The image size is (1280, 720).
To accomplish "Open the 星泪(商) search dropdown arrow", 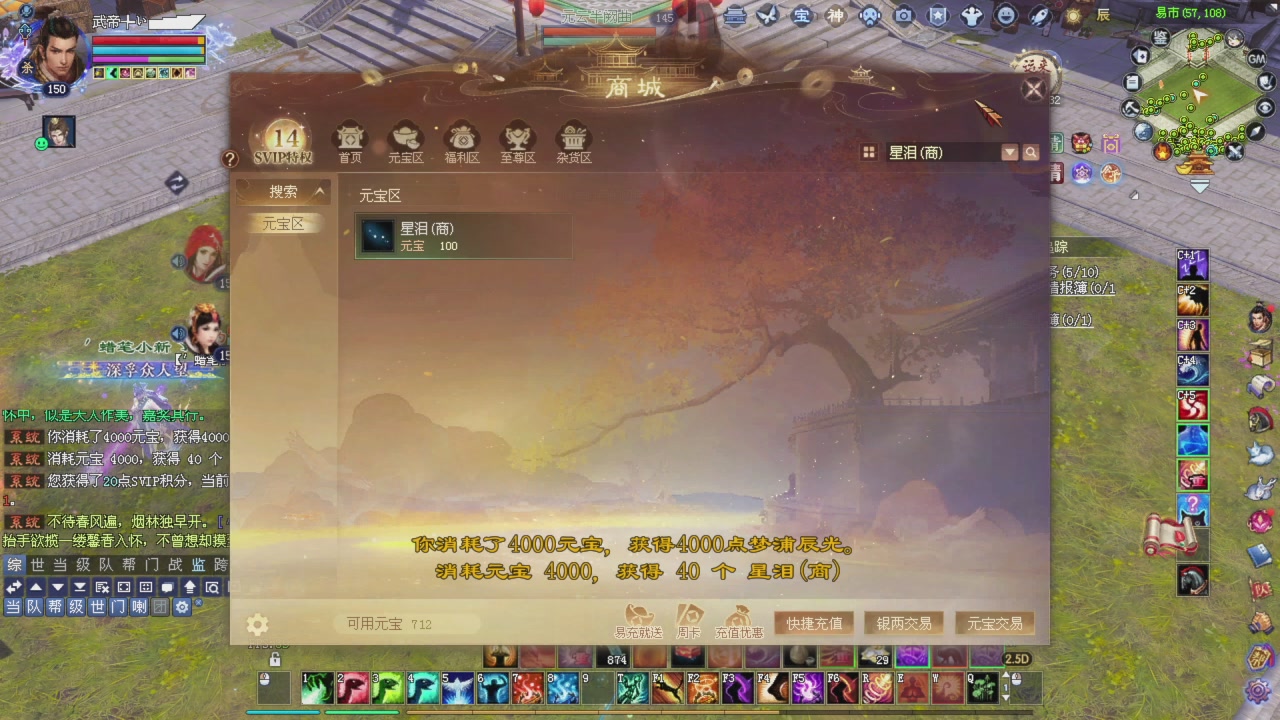I will [x=1010, y=152].
